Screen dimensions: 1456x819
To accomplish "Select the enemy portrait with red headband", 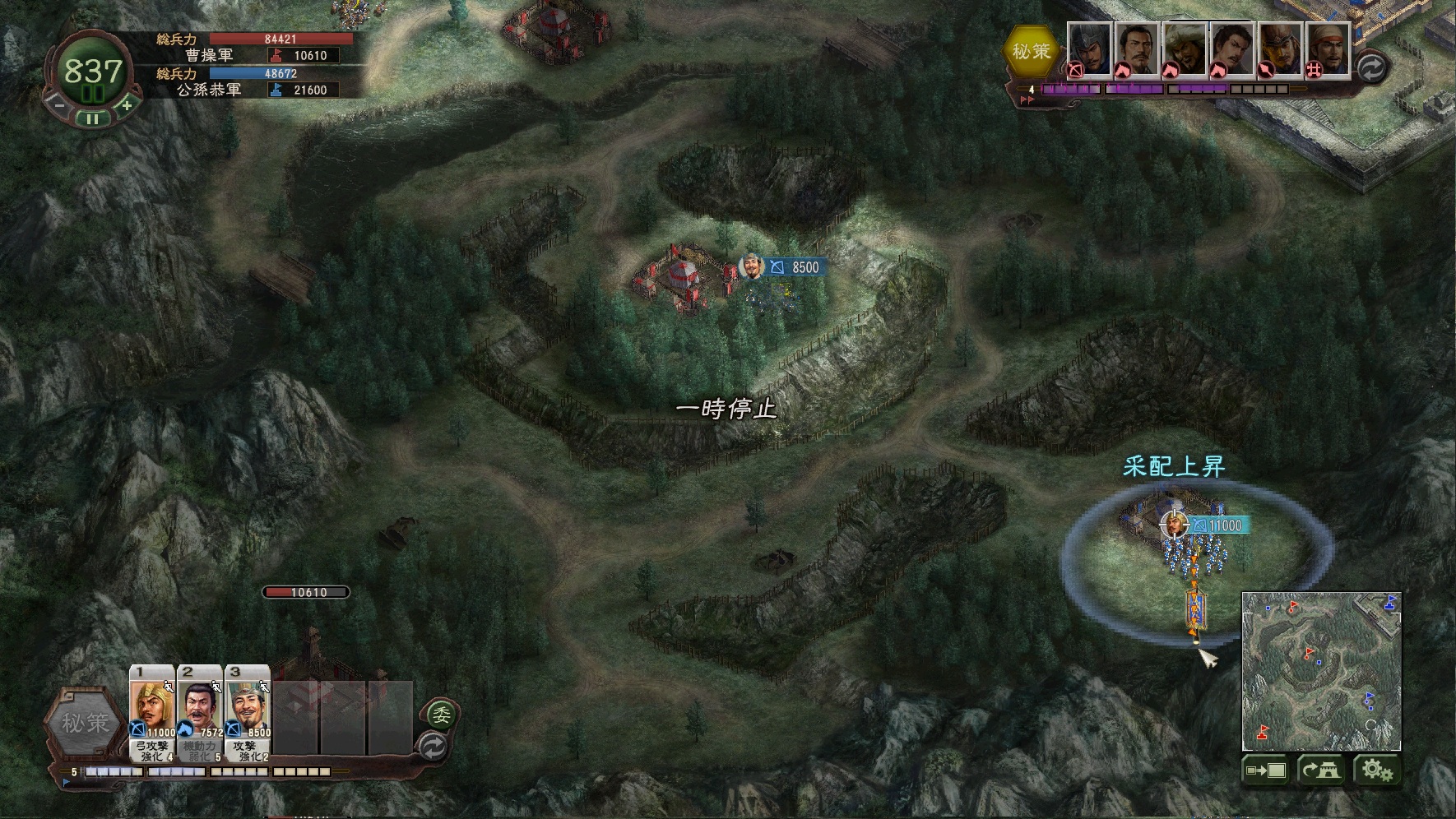I will 1327,49.
